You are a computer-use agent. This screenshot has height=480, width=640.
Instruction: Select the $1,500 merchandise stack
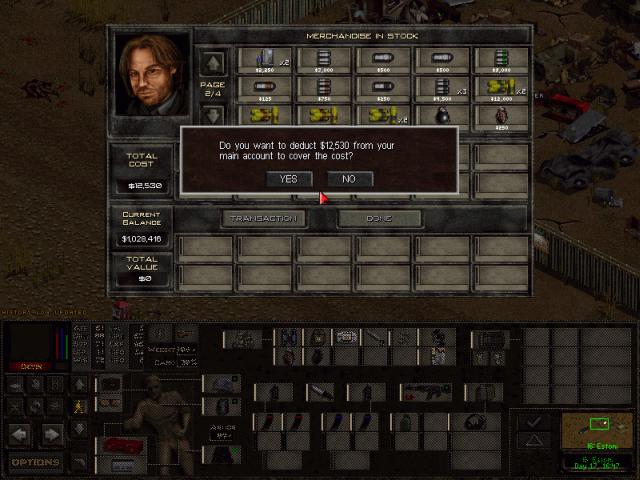tap(442, 89)
